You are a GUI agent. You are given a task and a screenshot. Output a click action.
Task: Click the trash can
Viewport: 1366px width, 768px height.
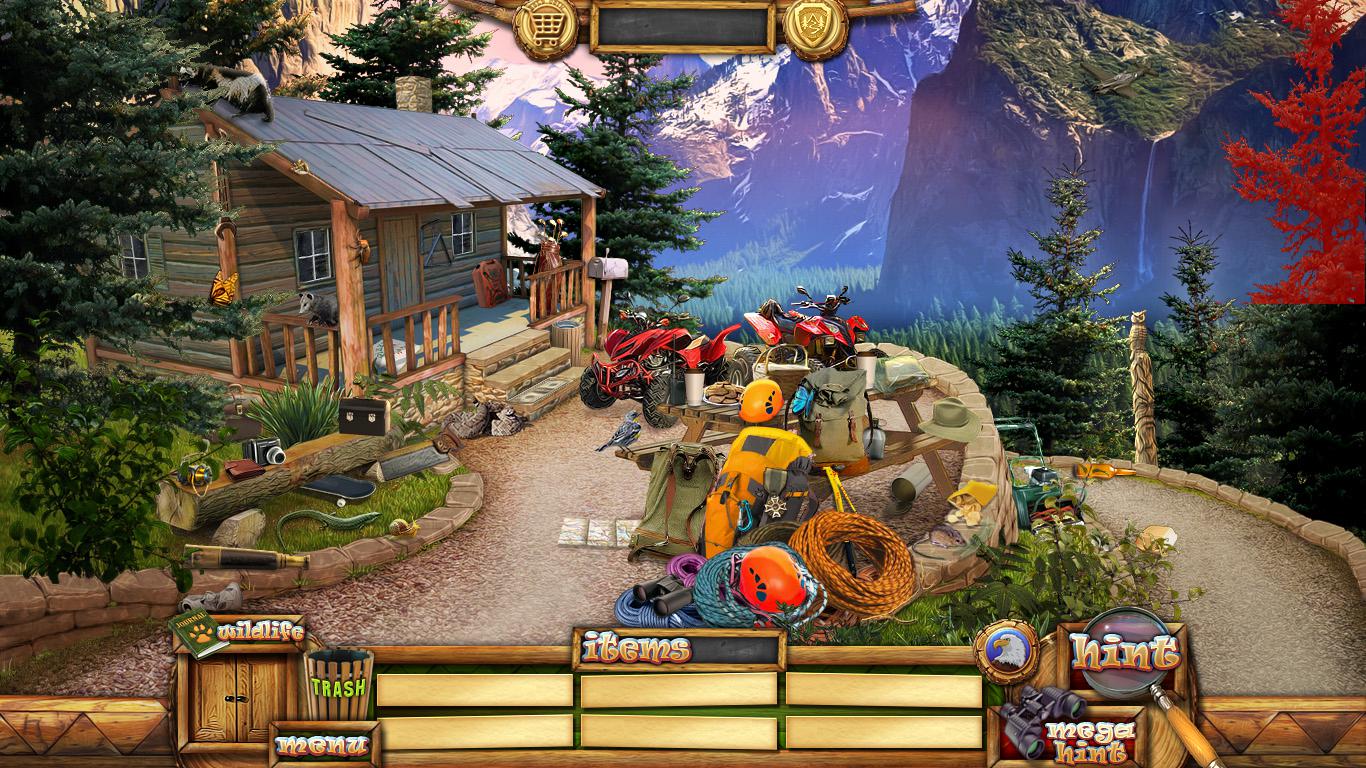pos(338,683)
